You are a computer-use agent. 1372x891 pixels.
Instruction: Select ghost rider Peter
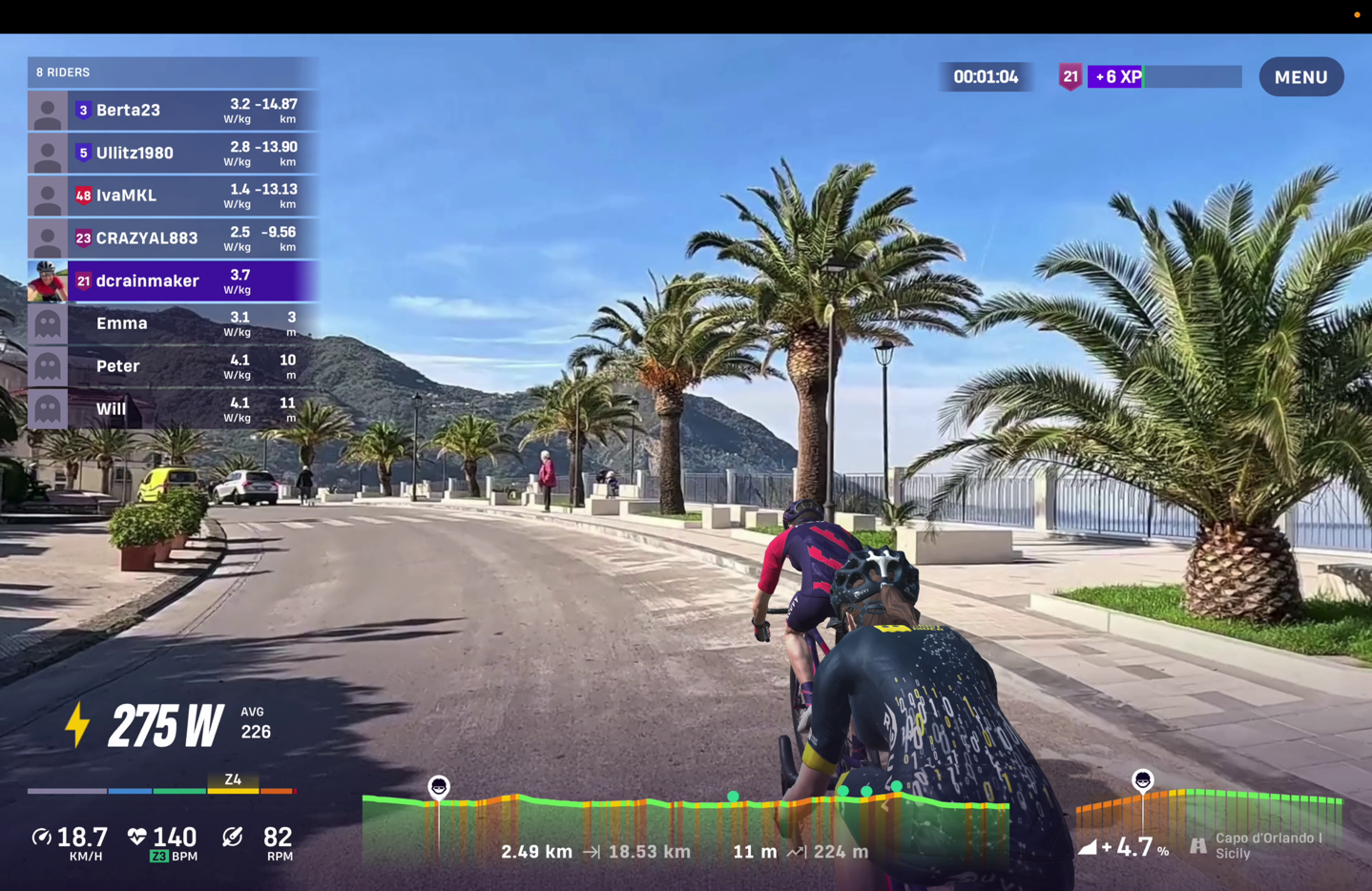[173, 366]
